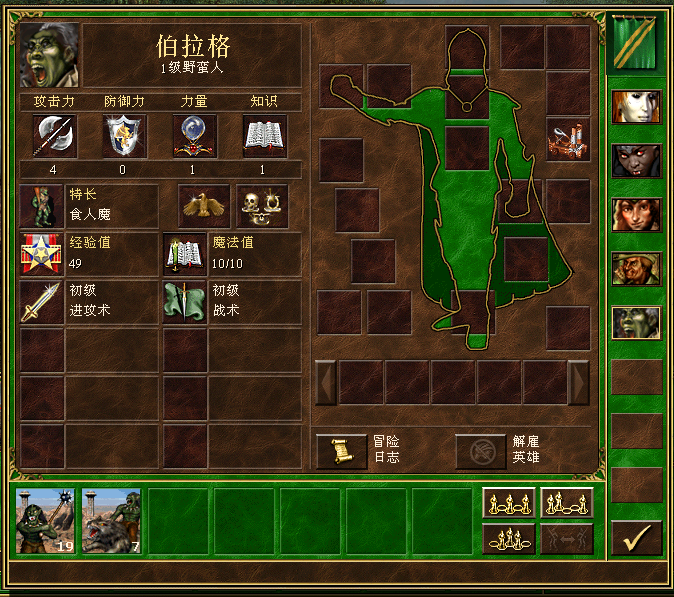Show the eagle morale indicator details
674x597 pixels.
[x=204, y=206]
